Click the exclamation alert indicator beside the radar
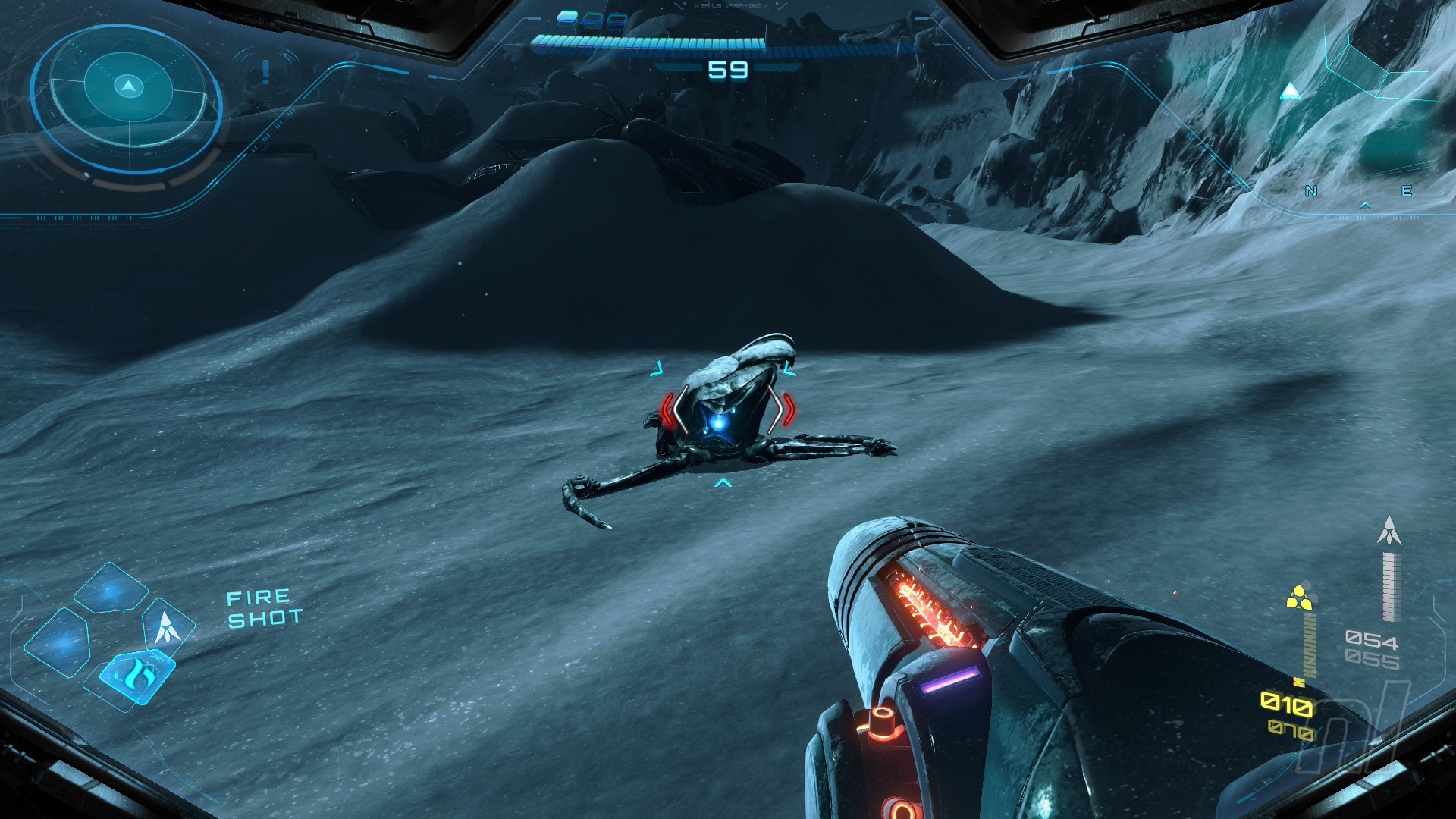The width and height of the screenshot is (1456, 819). pyautogui.click(x=265, y=72)
